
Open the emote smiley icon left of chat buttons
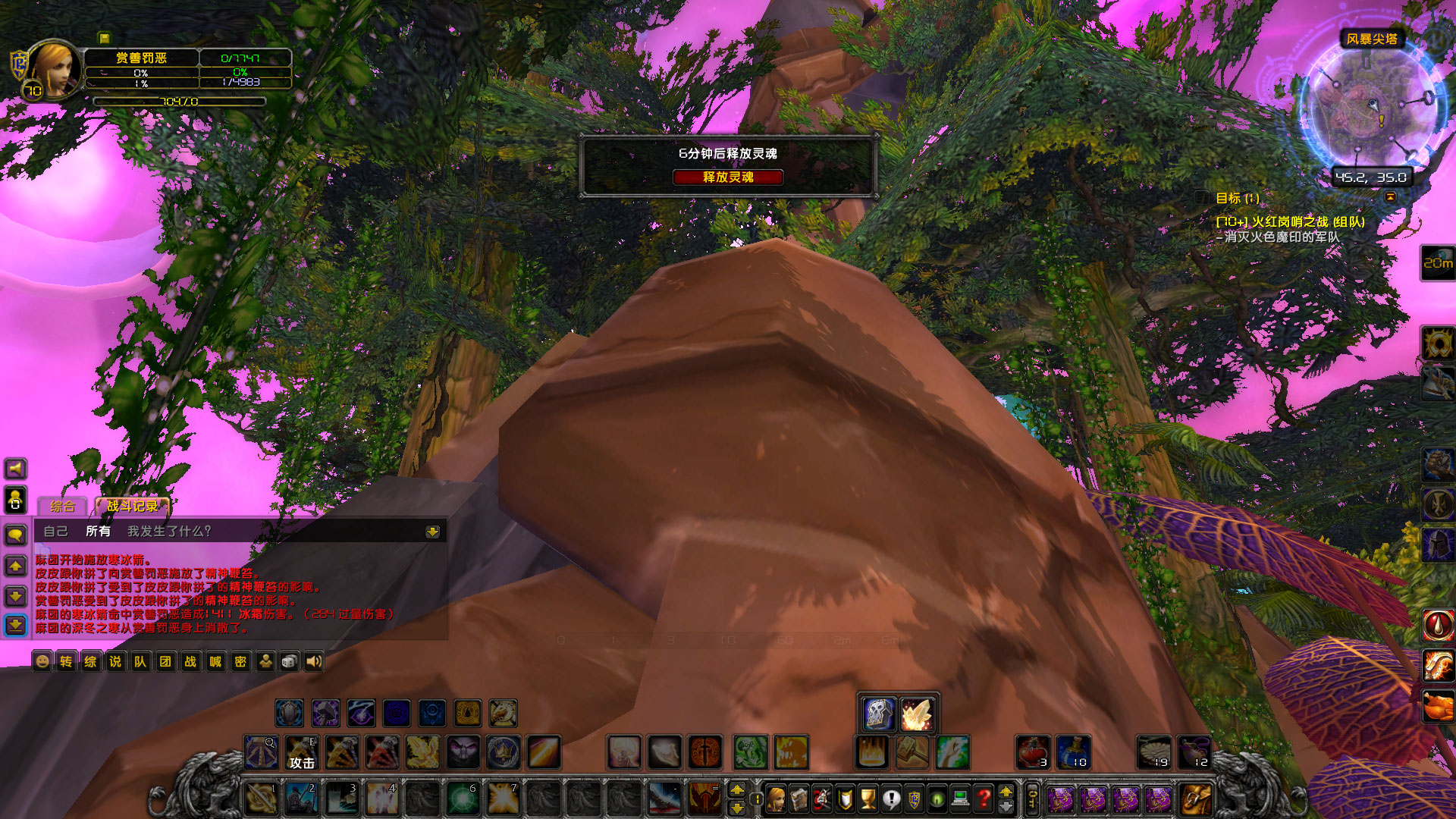pyautogui.click(x=42, y=661)
